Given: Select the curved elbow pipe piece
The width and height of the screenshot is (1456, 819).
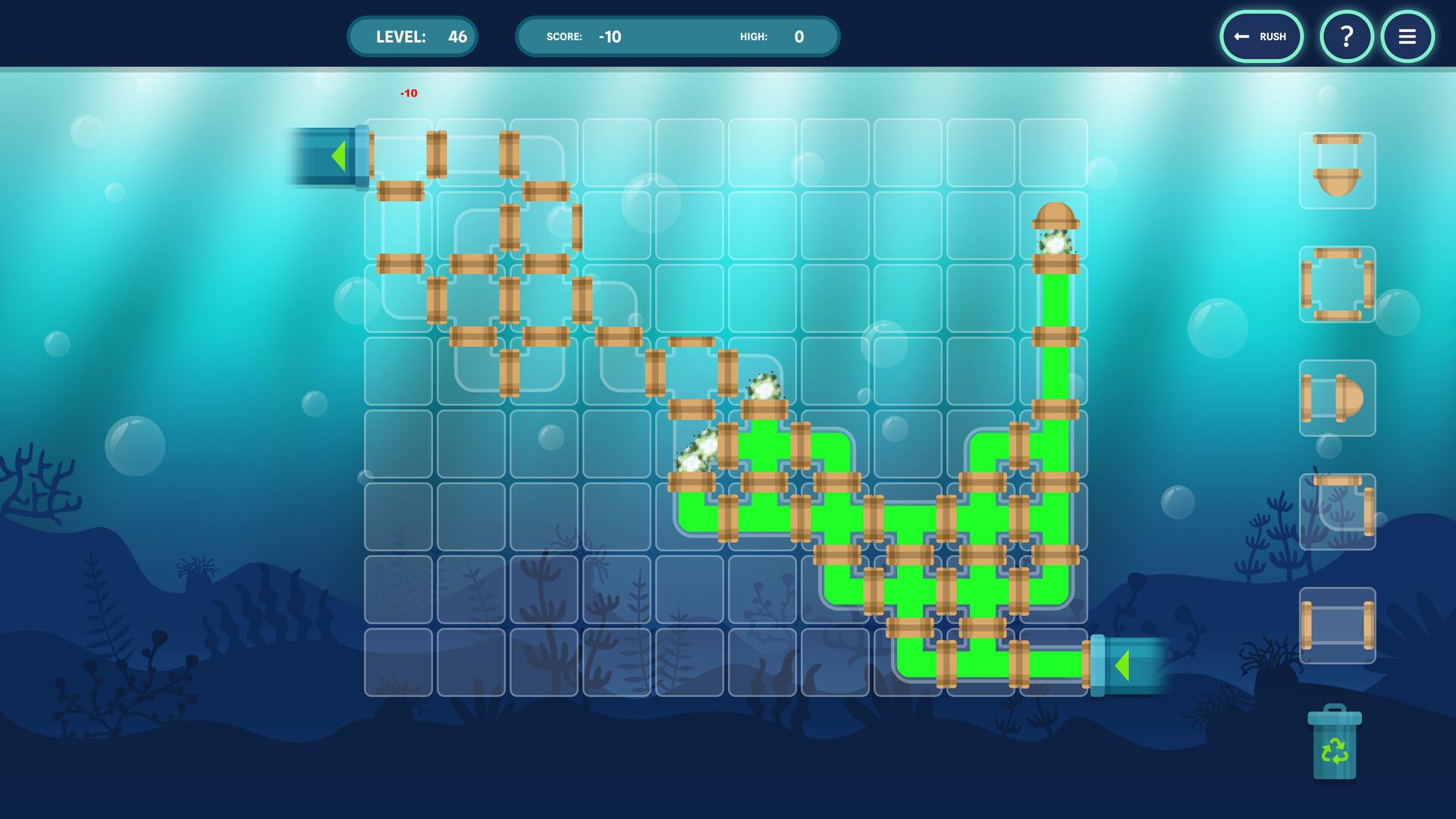Looking at the screenshot, I should point(1337,512).
